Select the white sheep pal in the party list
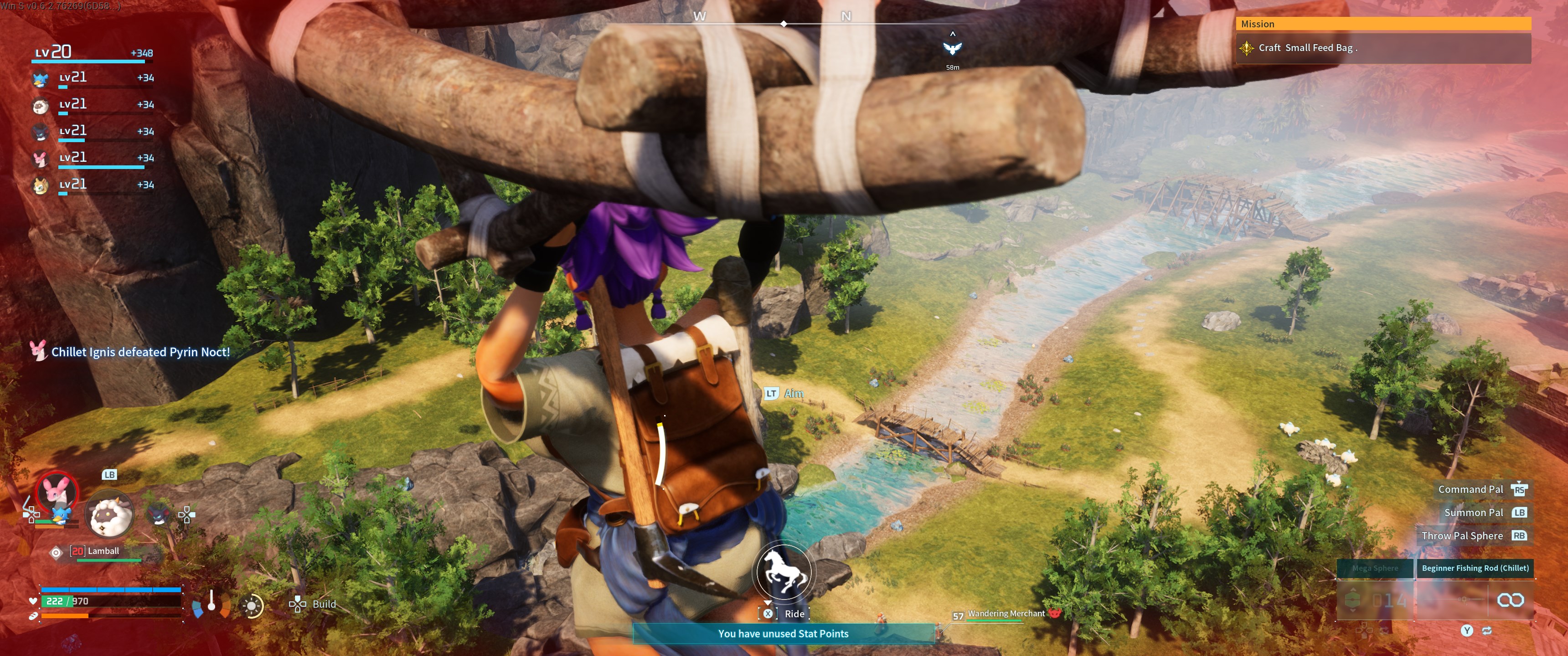 click(40, 106)
